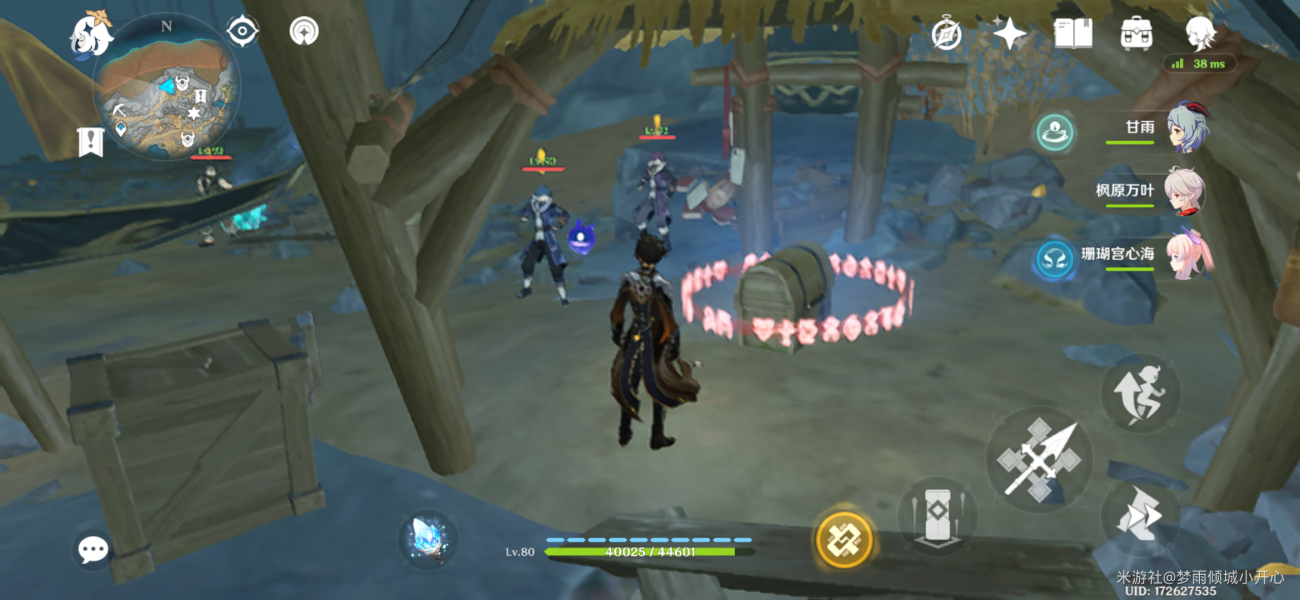The image size is (1300, 600).
Task: Switch to party member 甘雨
Action: click(1187, 128)
